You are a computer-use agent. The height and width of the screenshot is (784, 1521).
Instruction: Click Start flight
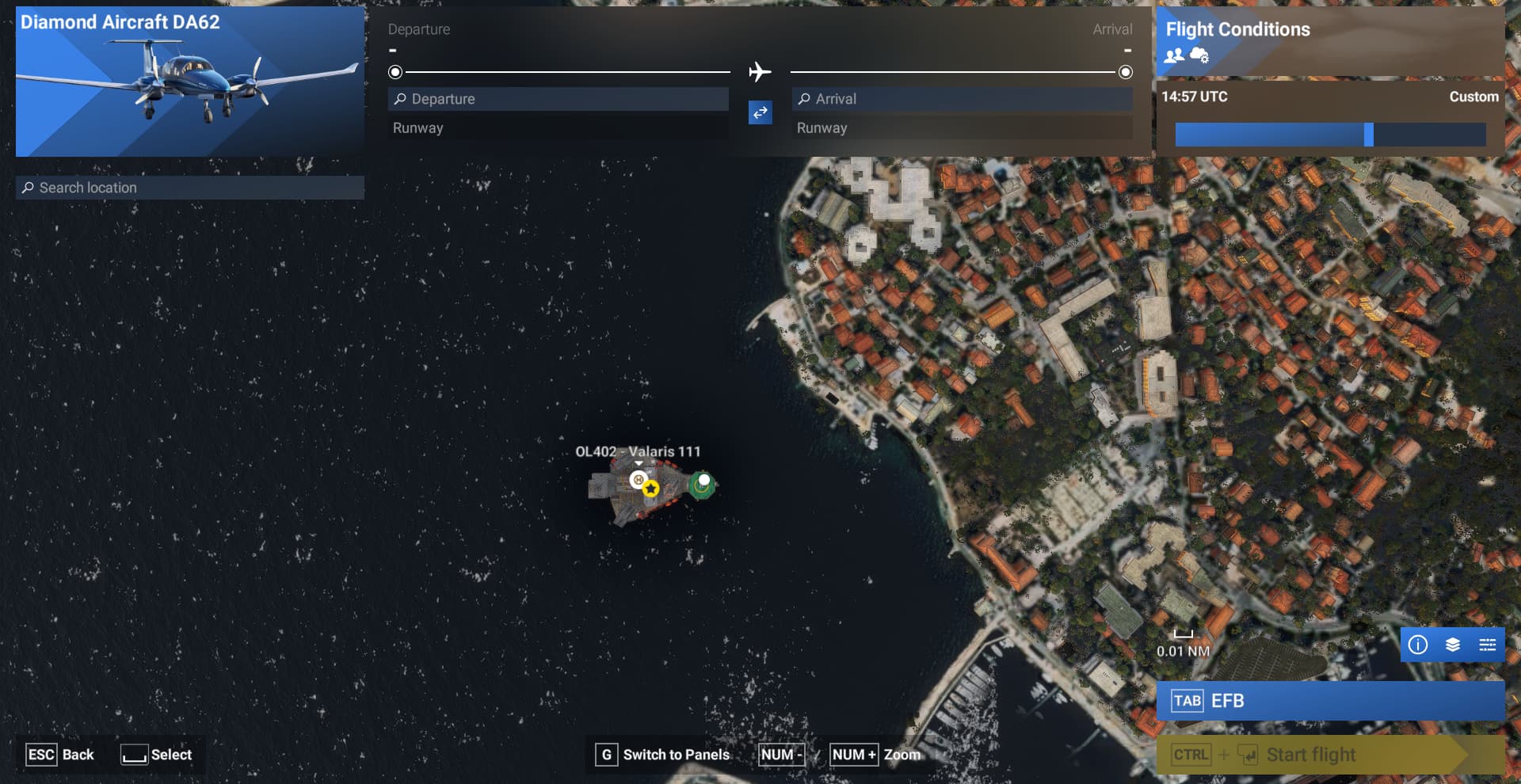coord(1312,754)
